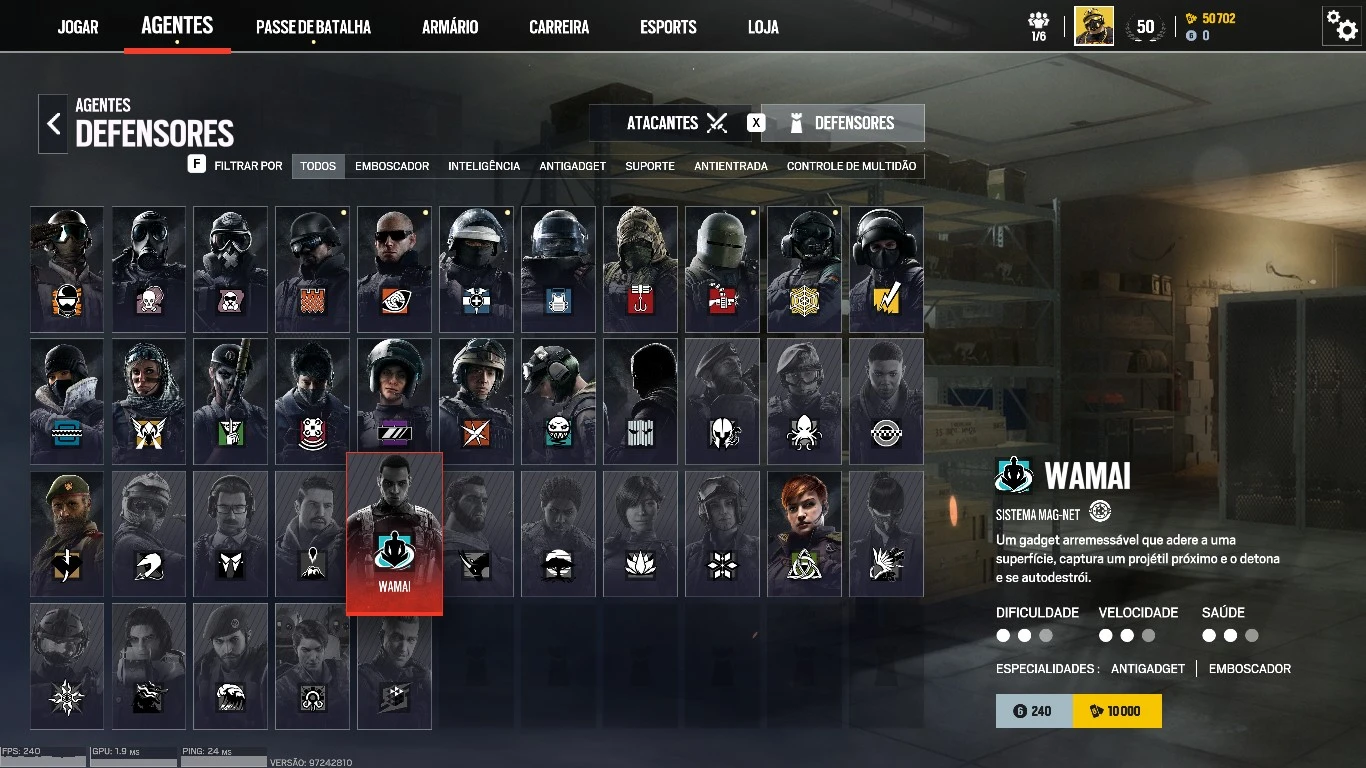The height and width of the screenshot is (768, 1366).
Task: Buy Wamai for 10000 renown
Action: click(1117, 711)
